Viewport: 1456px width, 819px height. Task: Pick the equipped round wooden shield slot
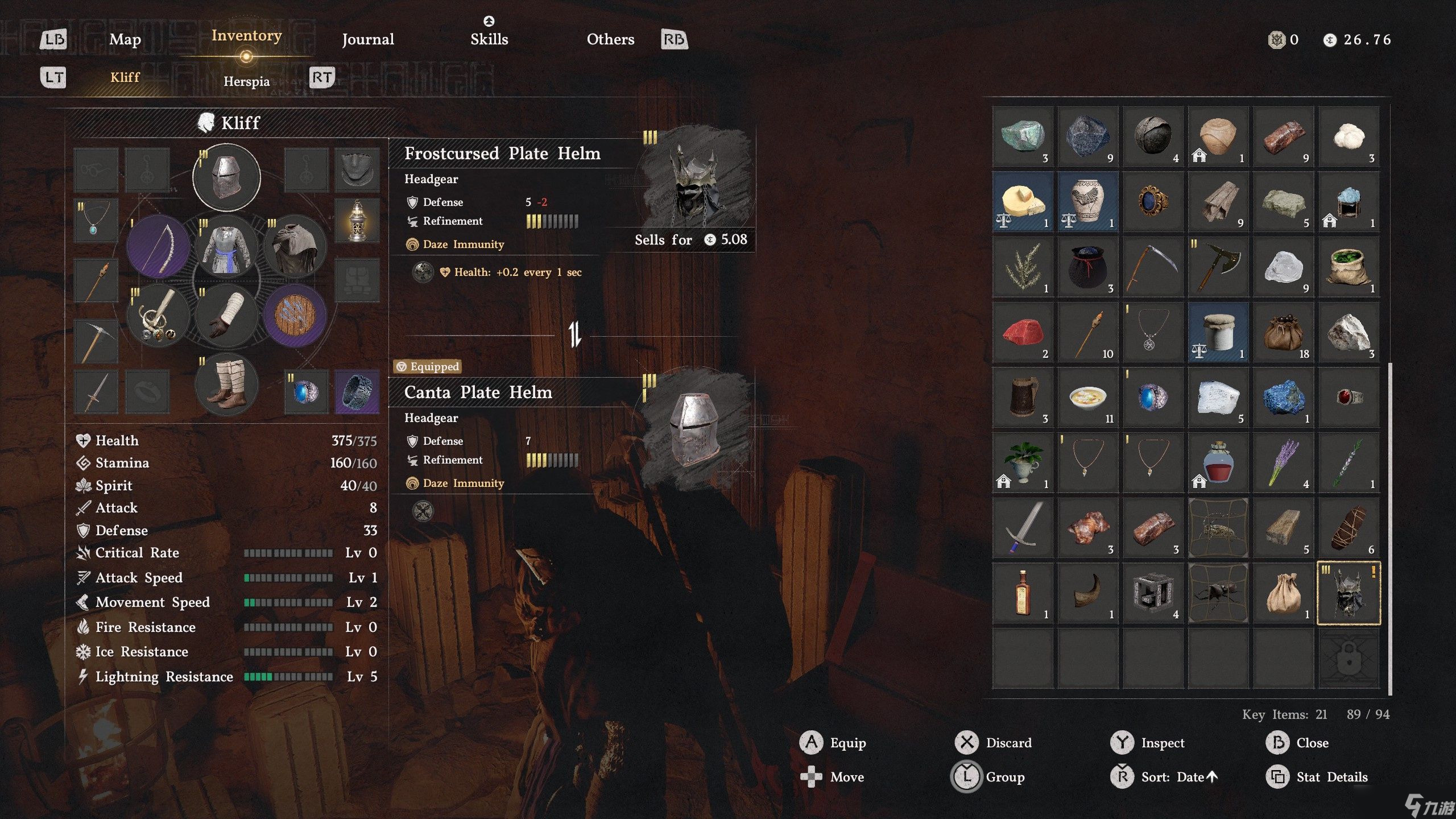(295, 316)
